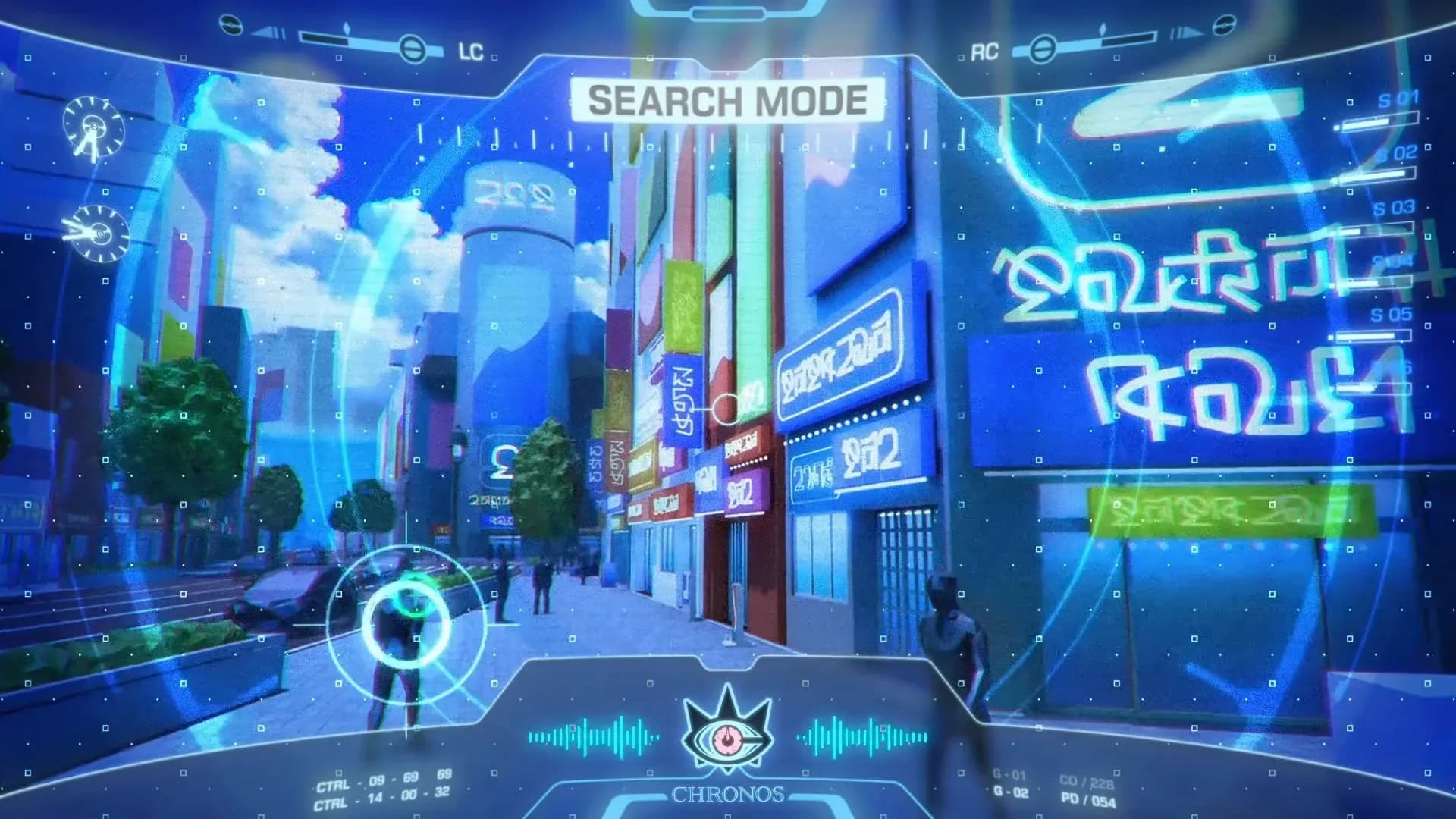Click the flame marker above the LC gauge bar

pos(347,27)
